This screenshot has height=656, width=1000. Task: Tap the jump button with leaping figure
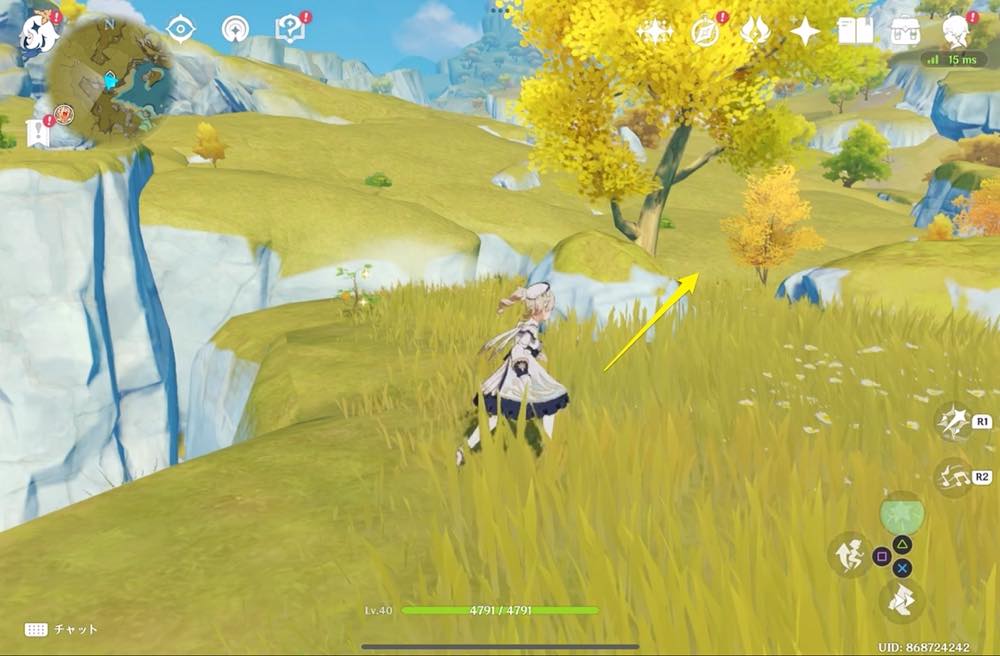pos(848,553)
